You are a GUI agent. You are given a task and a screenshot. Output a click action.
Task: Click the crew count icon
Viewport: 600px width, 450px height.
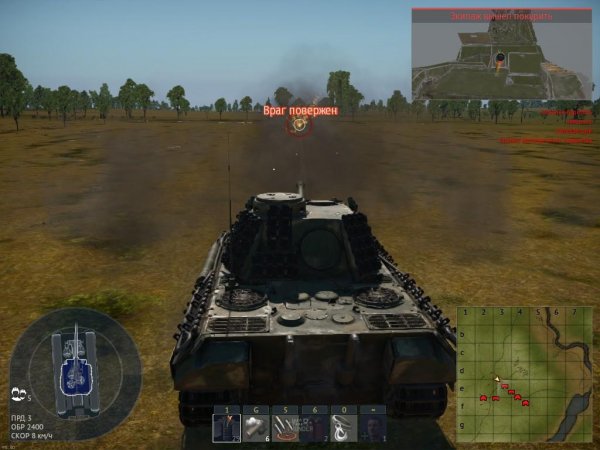click(19, 394)
